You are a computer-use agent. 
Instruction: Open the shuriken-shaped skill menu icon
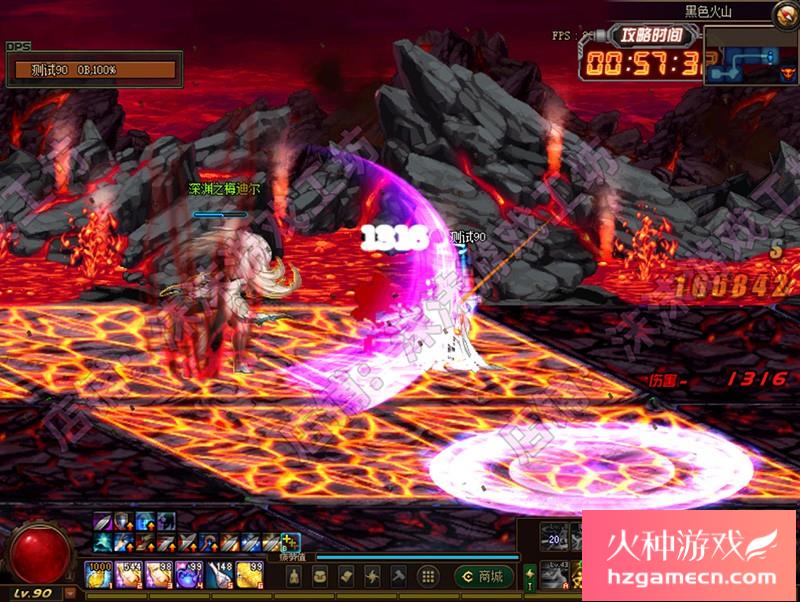(x=373, y=576)
